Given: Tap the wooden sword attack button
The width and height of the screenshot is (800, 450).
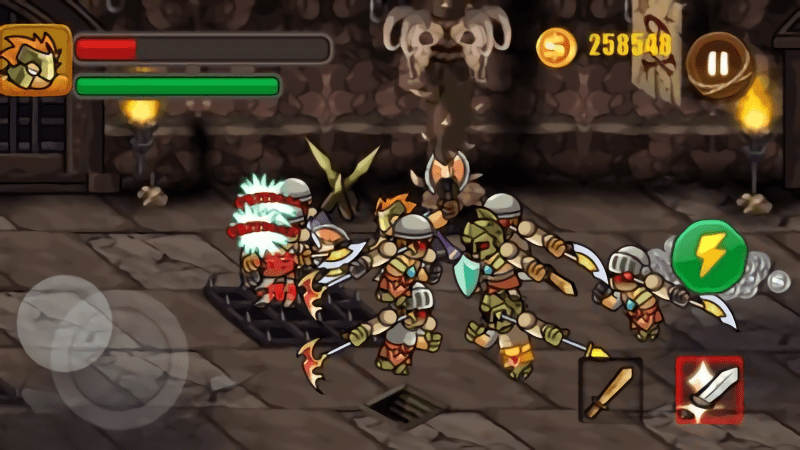Looking at the screenshot, I should [x=610, y=390].
